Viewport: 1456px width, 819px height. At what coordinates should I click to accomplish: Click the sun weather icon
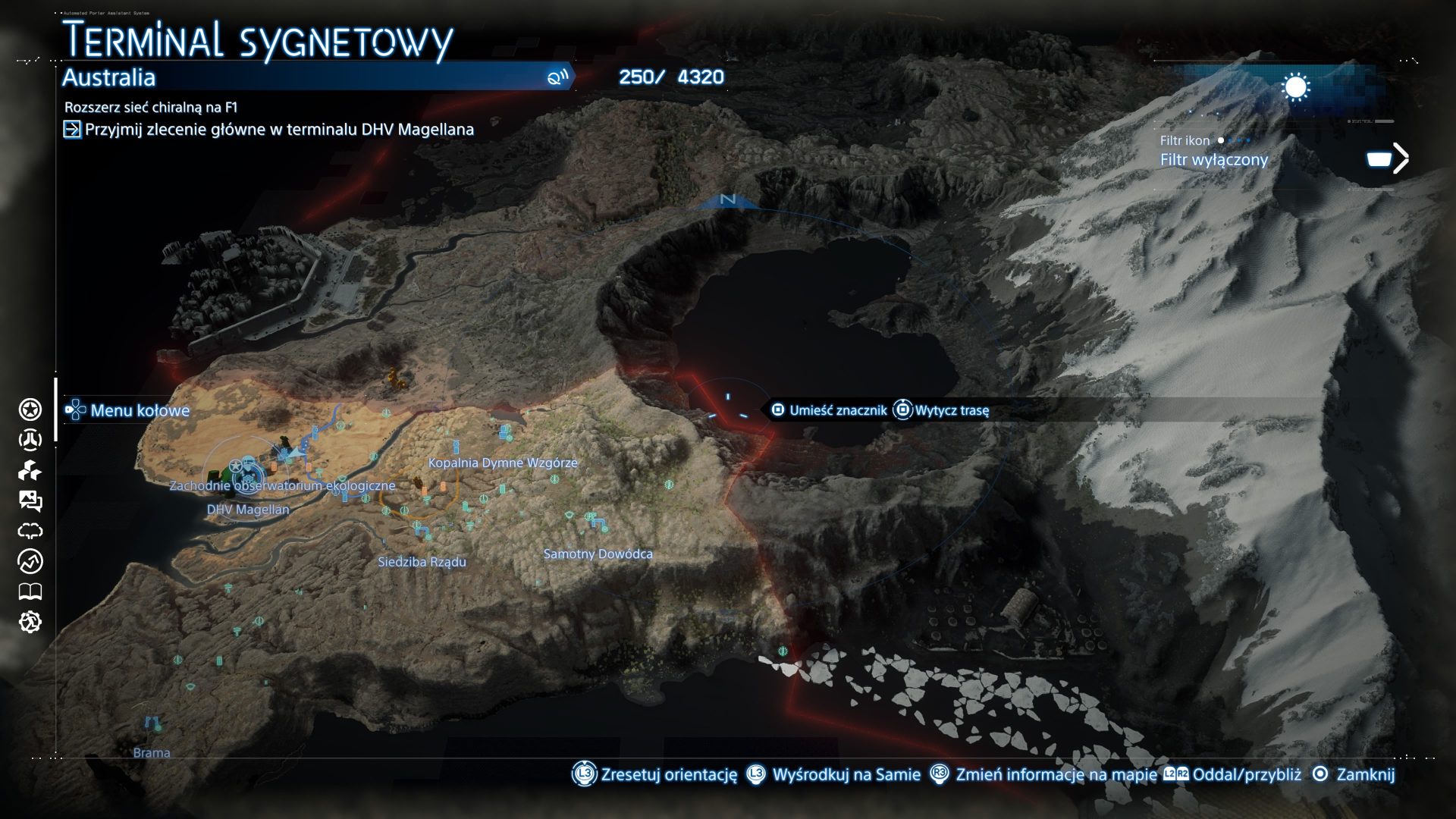click(x=1295, y=88)
